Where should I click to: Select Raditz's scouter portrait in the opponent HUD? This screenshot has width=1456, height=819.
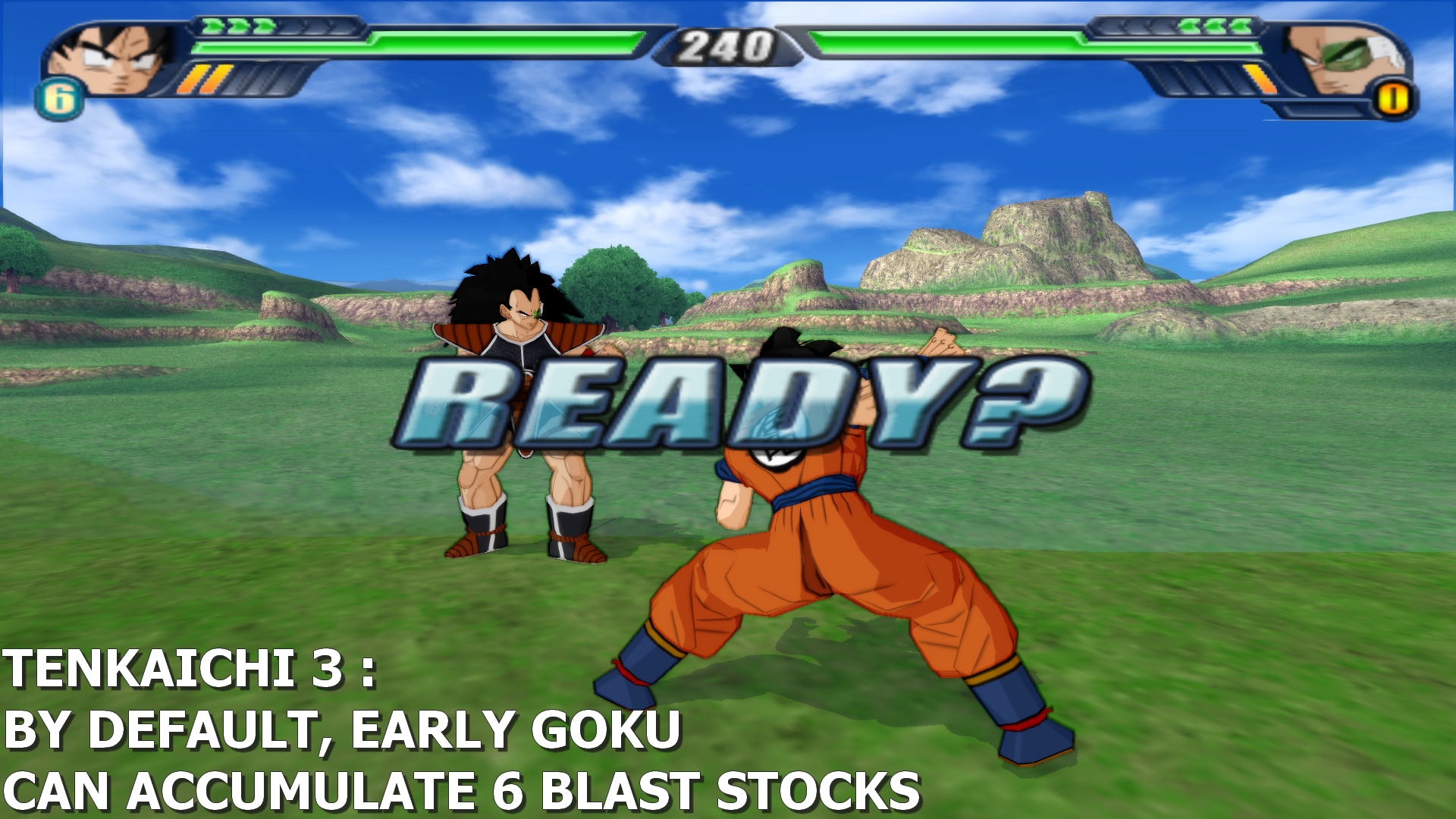pyautogui.click(x=1344, y=58)
